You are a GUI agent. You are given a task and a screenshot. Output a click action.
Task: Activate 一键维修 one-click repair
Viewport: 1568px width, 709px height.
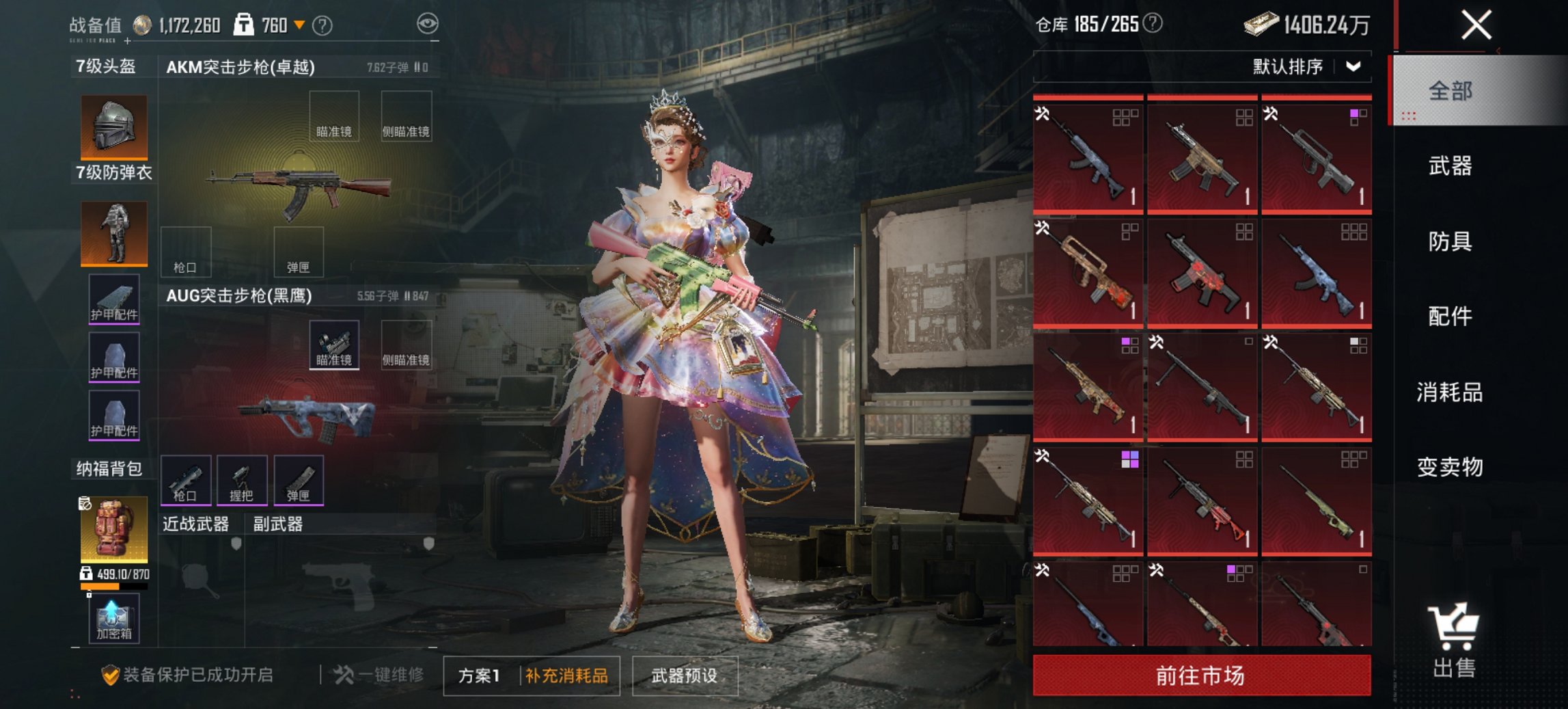[379, 675]
